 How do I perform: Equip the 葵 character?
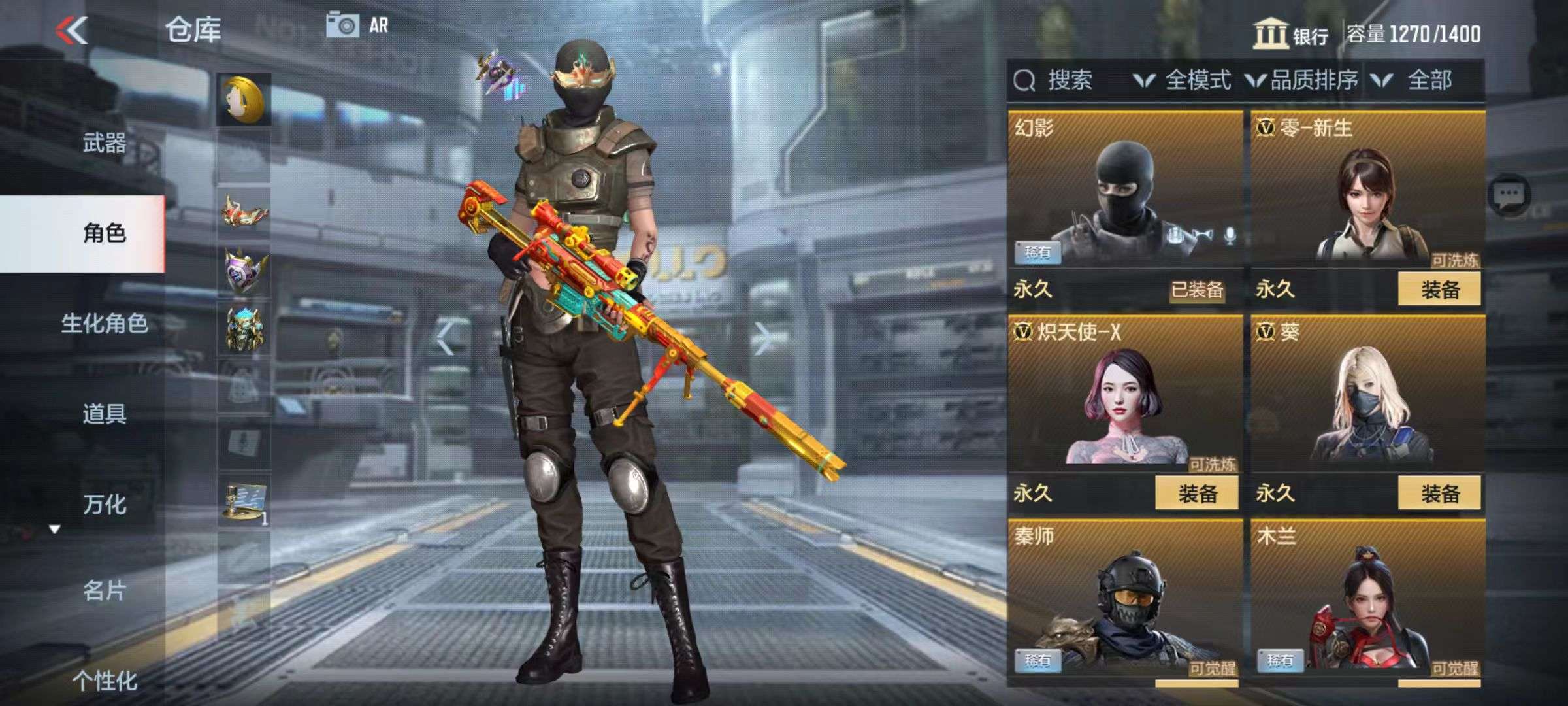point(1439,494)
